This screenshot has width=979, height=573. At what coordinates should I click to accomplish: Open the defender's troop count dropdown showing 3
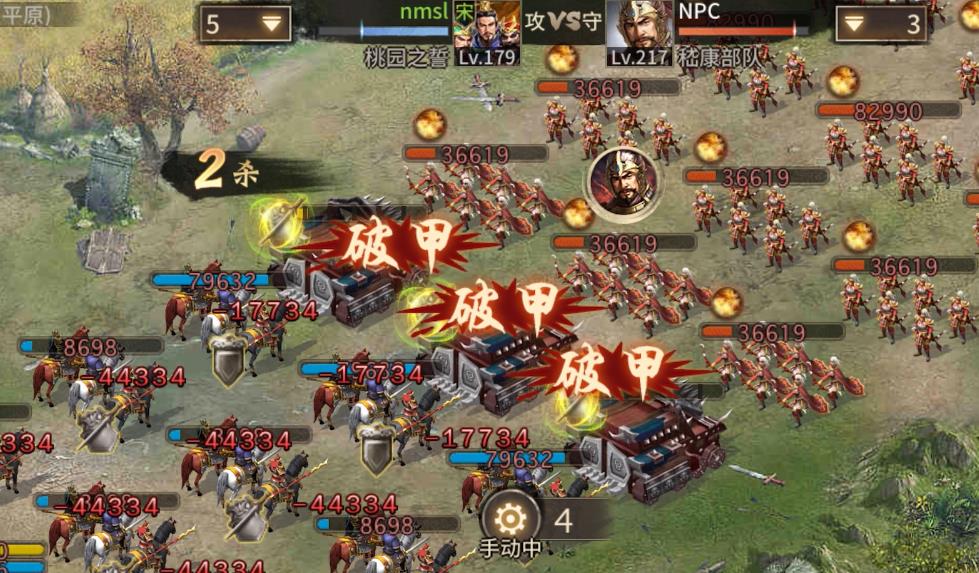point(880,24)
